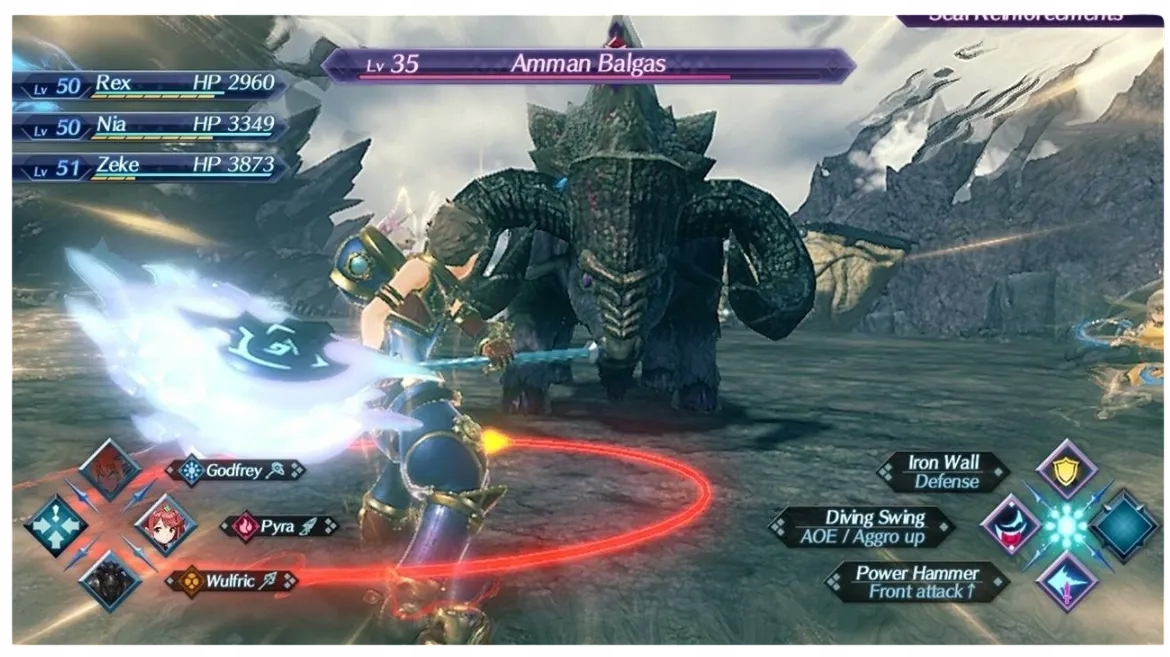Viewport: 1170px width, 657px height.
Task: Switch to Wulfric's blade portrait
Action: tap(109, 580)
